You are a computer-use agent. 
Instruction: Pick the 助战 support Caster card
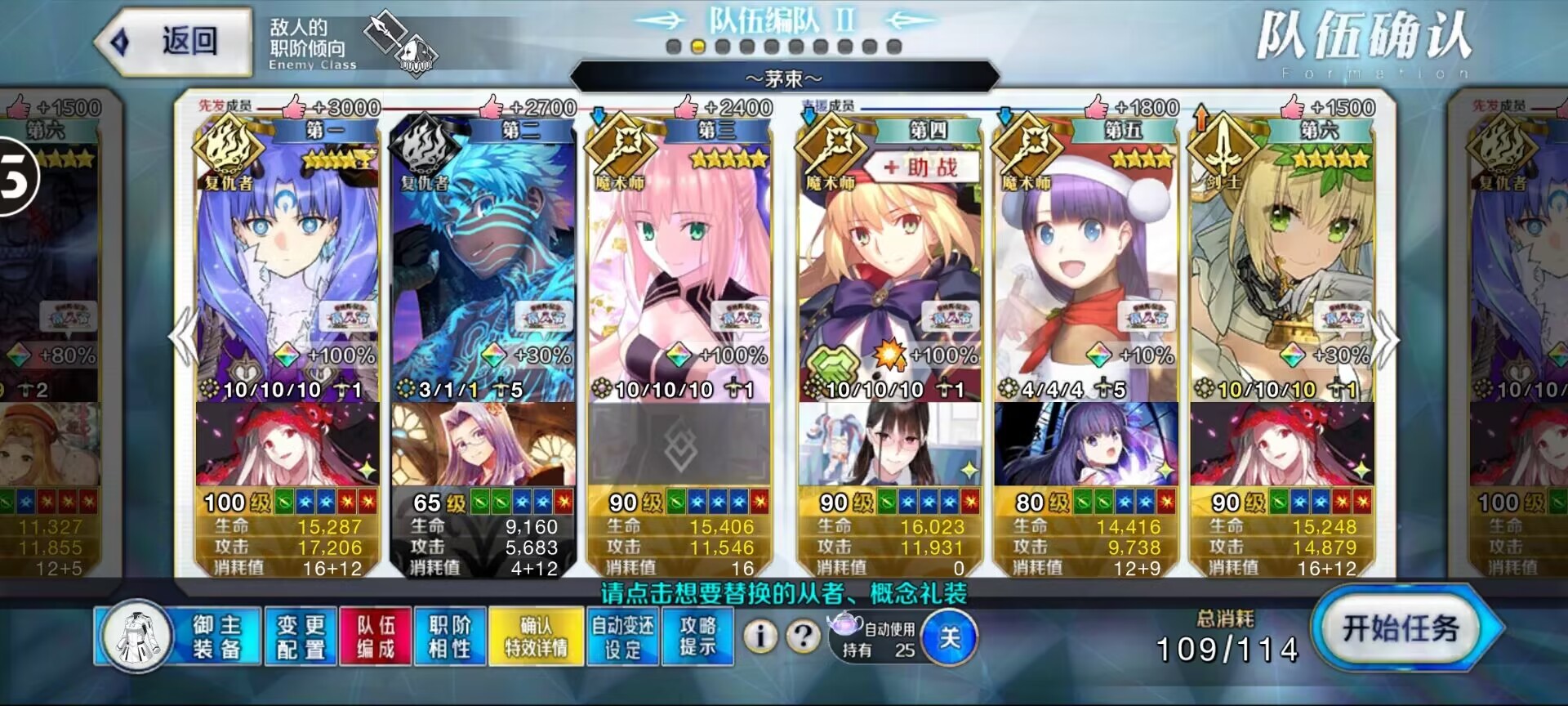tap(889, 270)
